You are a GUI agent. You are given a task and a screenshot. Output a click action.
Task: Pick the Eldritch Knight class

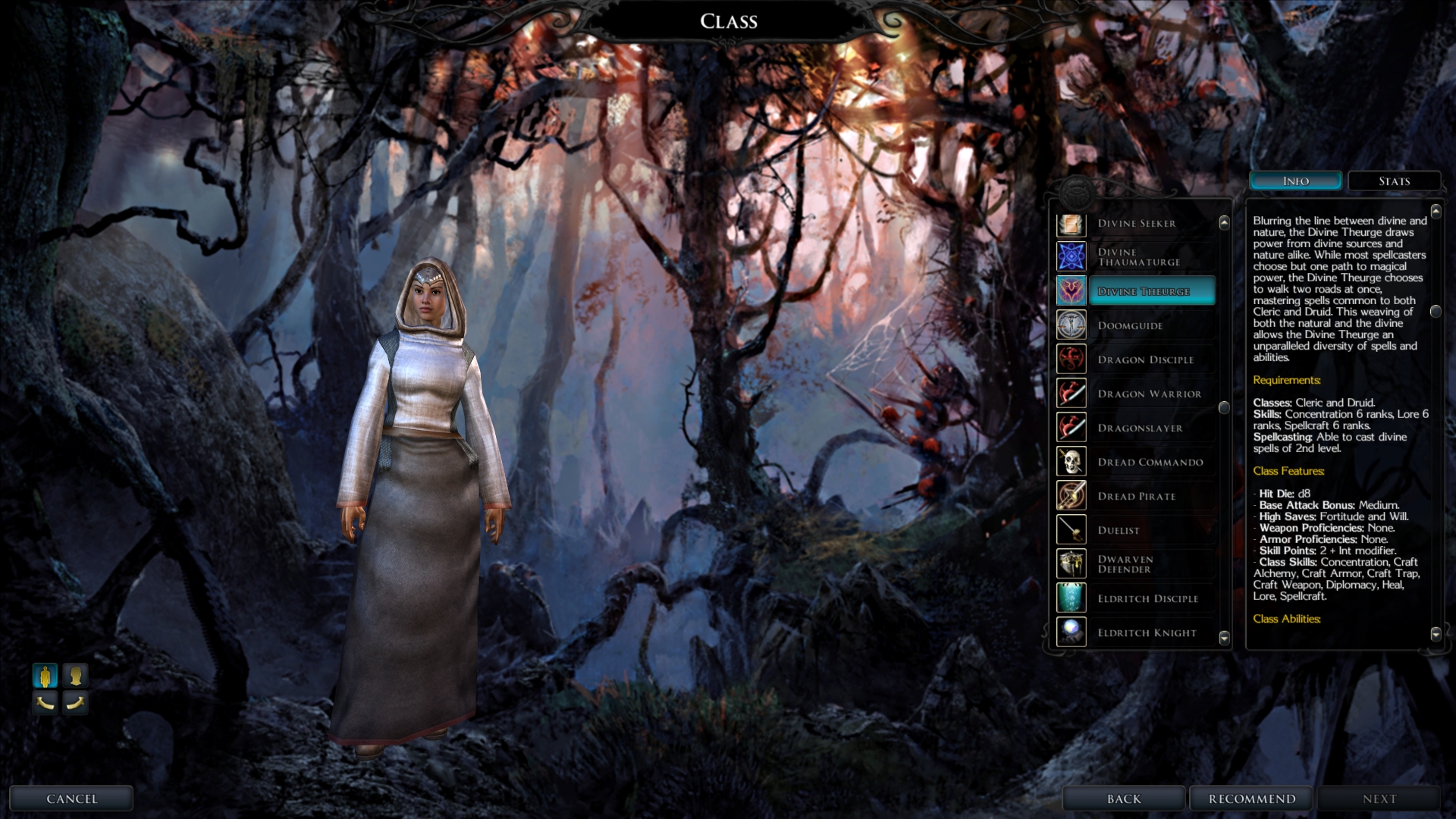1147,632
